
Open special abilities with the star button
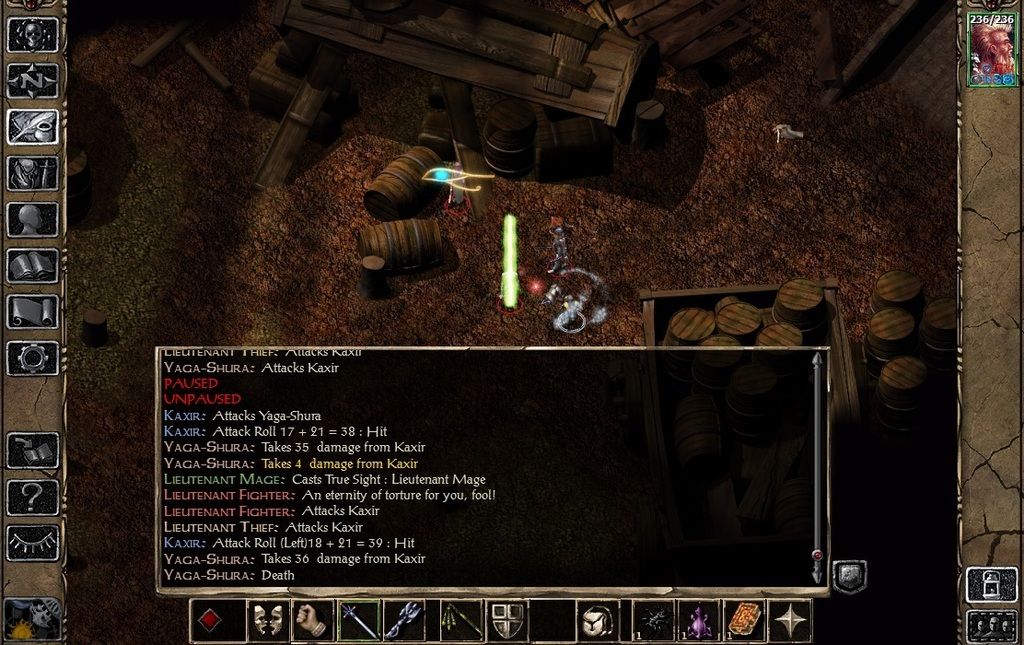click(791, 621)
